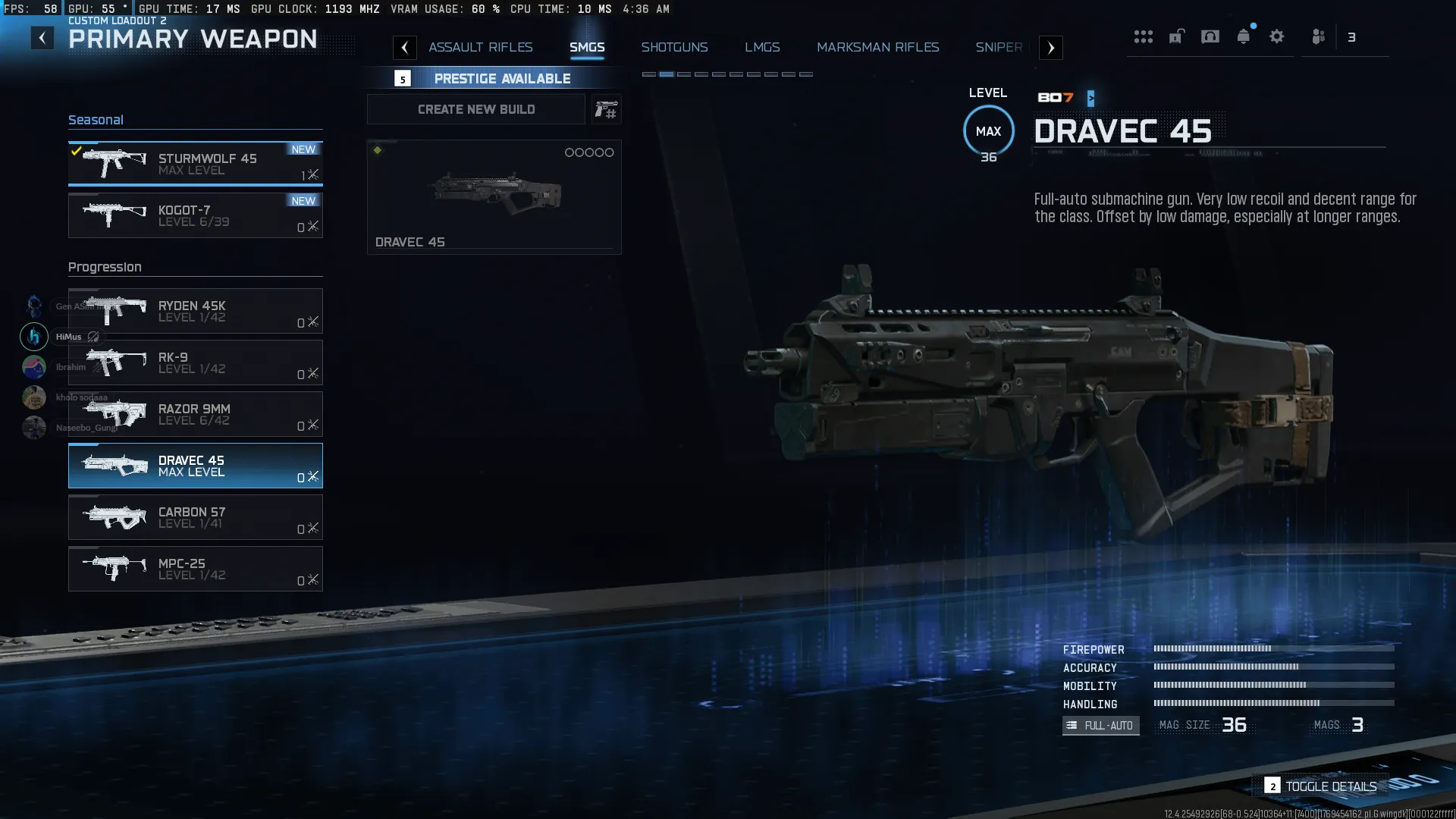Open the Marksman Rifles category
The image size is (1456, 819).
[x=877, y=47]
